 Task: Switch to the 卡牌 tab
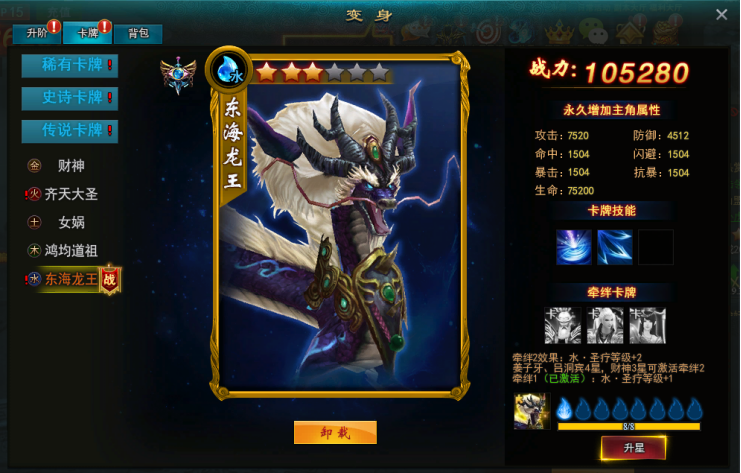click(x=88, y=33)
